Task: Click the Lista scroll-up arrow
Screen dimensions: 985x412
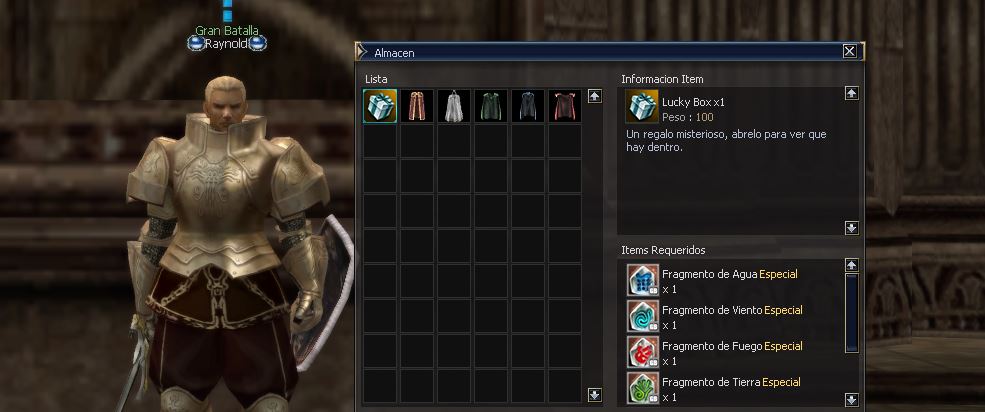Action: [595, 97]
